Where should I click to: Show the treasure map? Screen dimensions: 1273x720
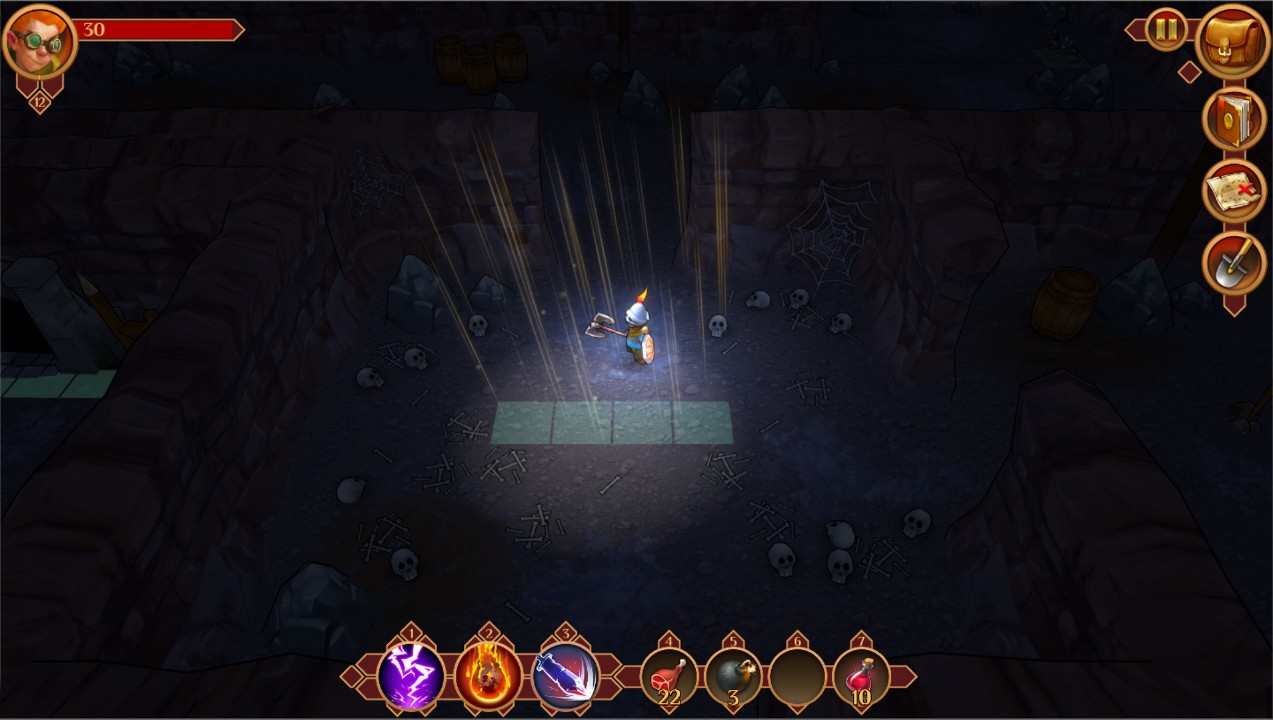tap(1234, 191)
